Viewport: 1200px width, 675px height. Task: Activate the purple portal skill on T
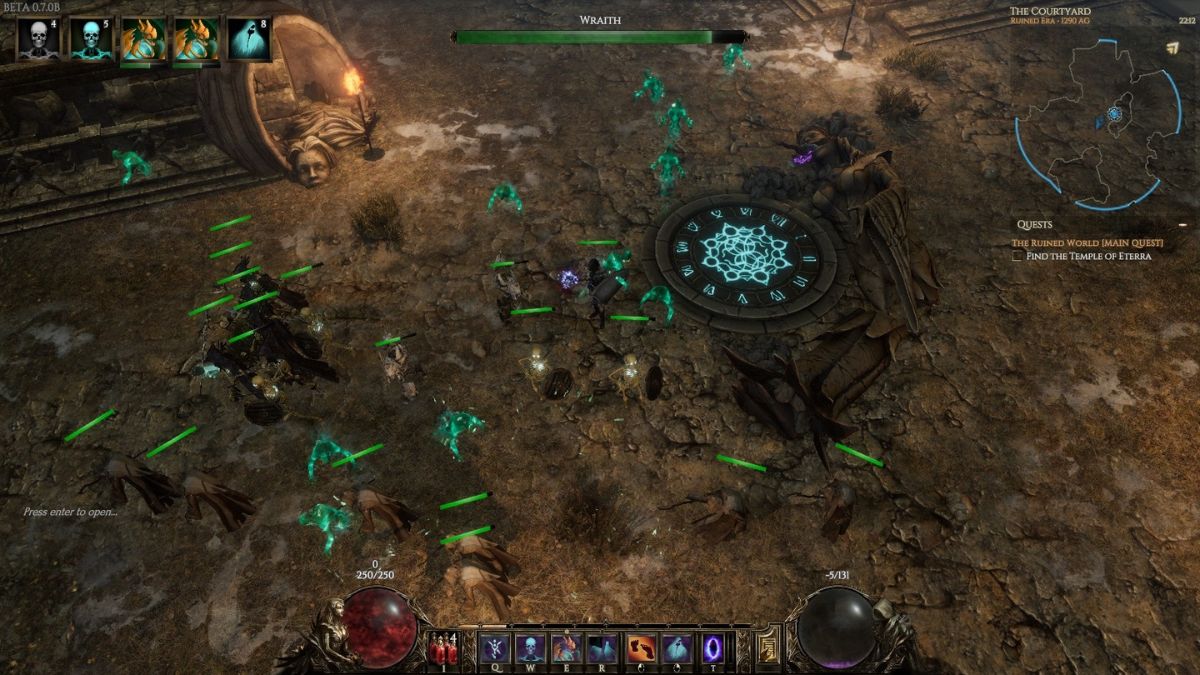(713, 649)
